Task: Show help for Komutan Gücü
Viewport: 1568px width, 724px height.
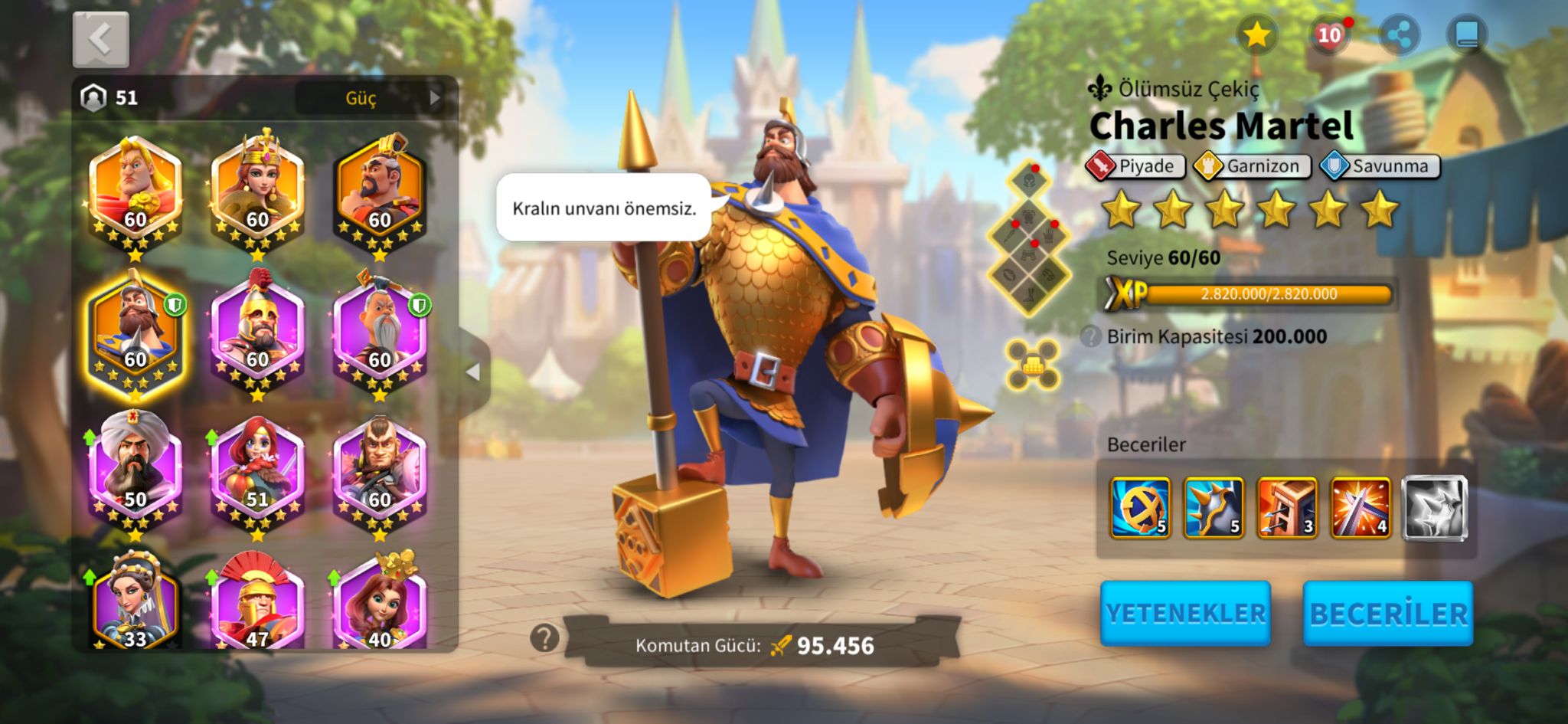Action: pyautogui.click(x=544, y=637)
